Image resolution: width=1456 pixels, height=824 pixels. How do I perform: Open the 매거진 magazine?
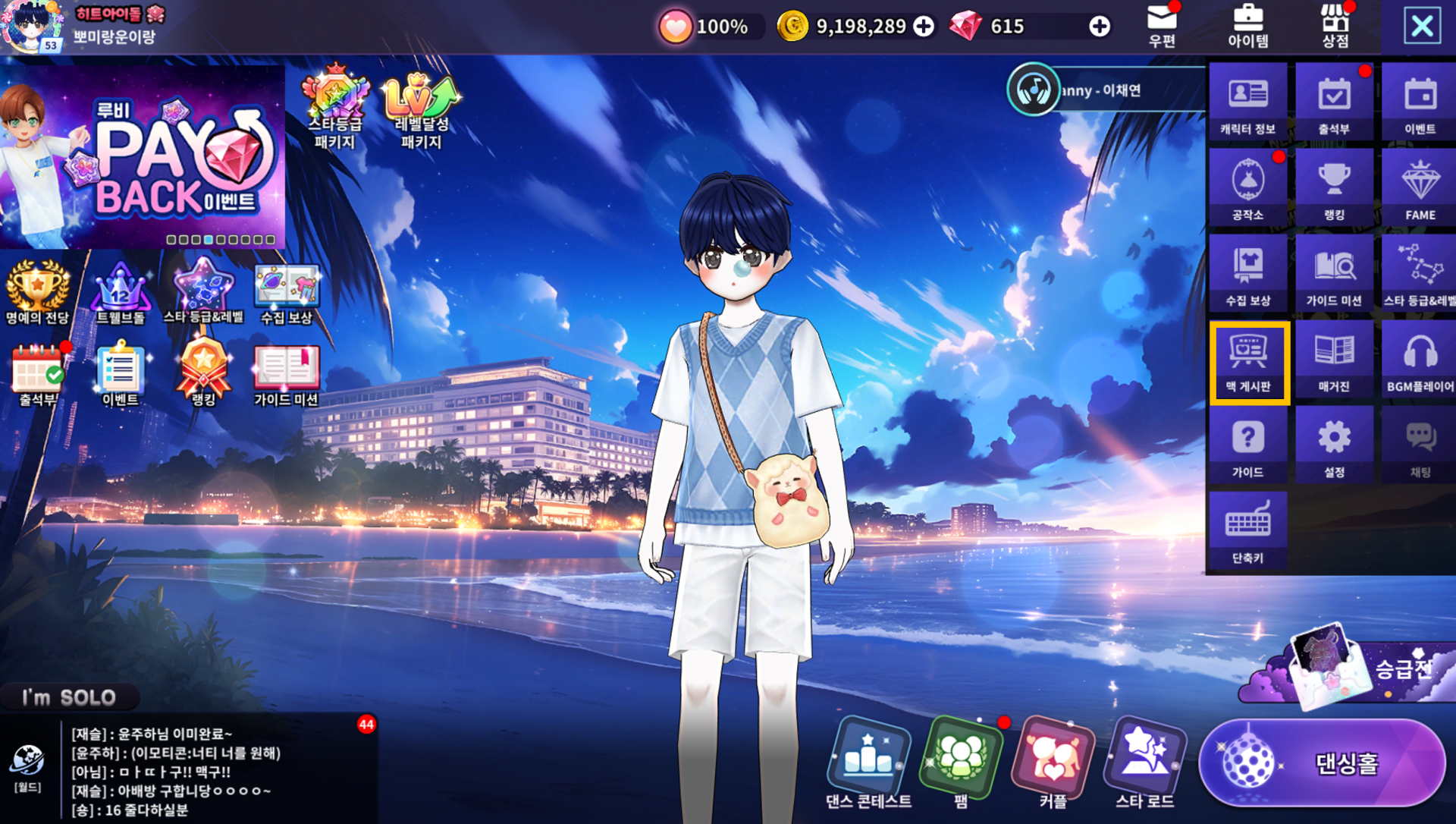[1334, 359]
